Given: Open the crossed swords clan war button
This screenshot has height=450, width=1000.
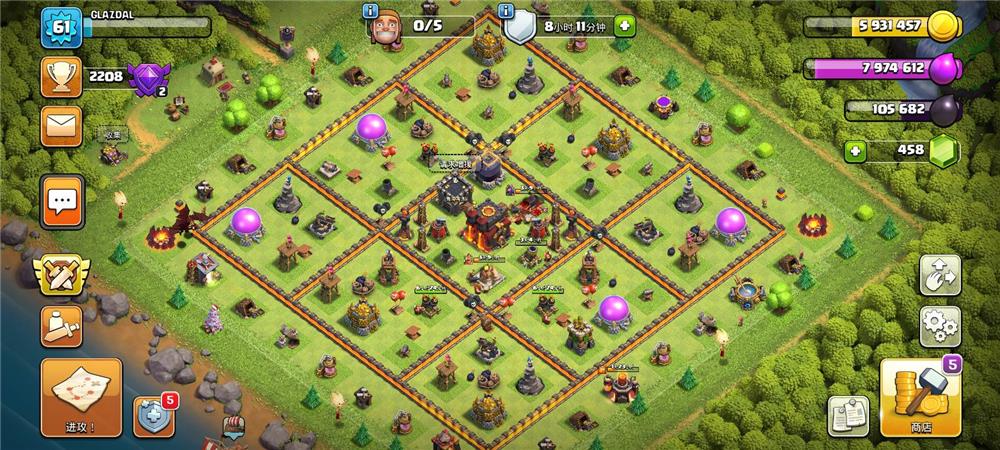Looking at the screenshot, I should tap(61, 273).
